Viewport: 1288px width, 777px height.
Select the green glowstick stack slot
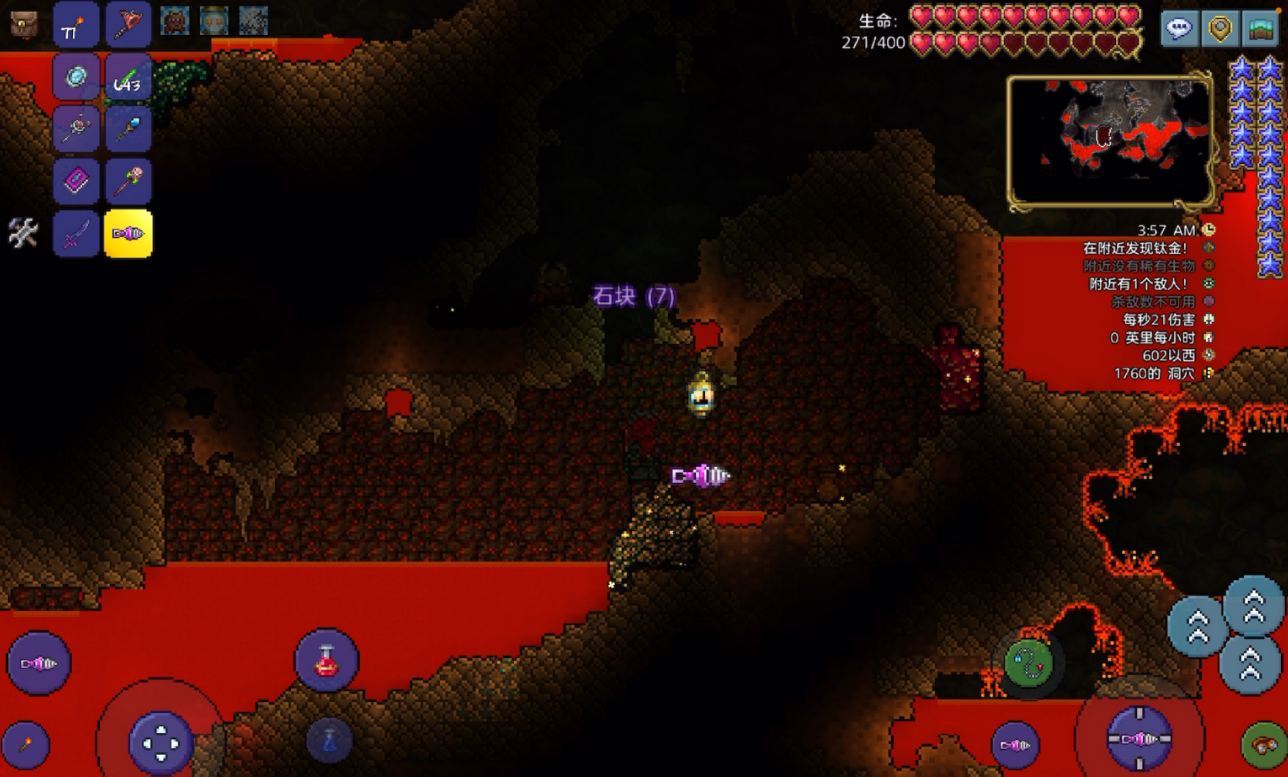point(128,77)
